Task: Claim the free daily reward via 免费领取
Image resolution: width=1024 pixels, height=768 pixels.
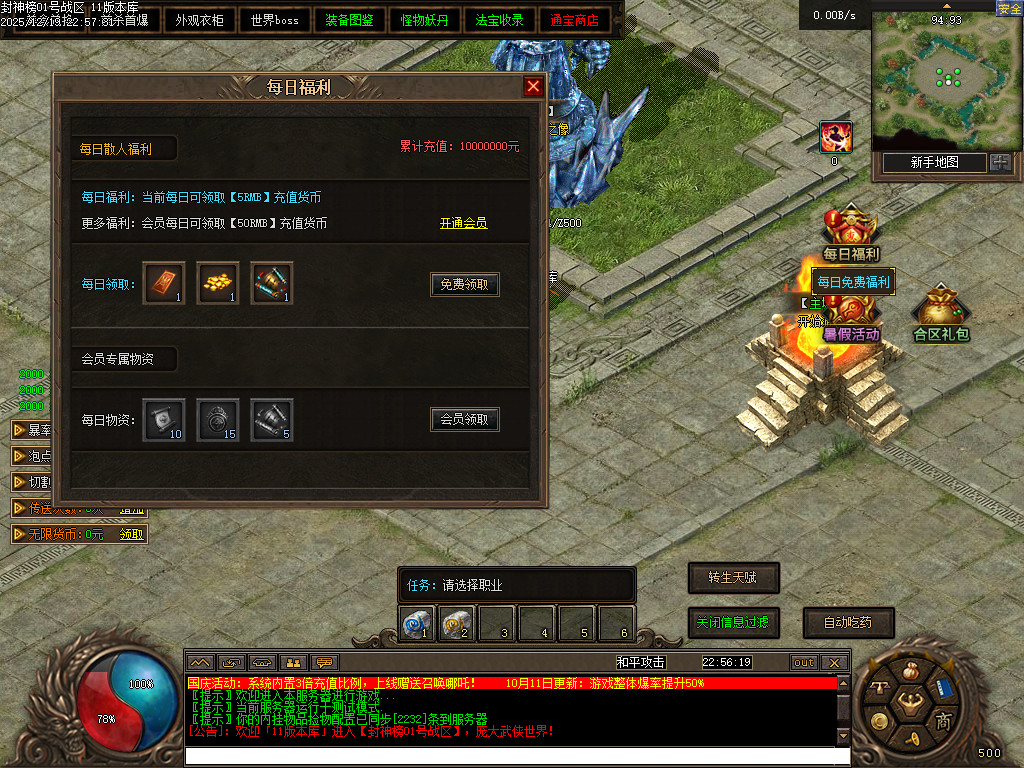Action: click(x=465, y=284)
